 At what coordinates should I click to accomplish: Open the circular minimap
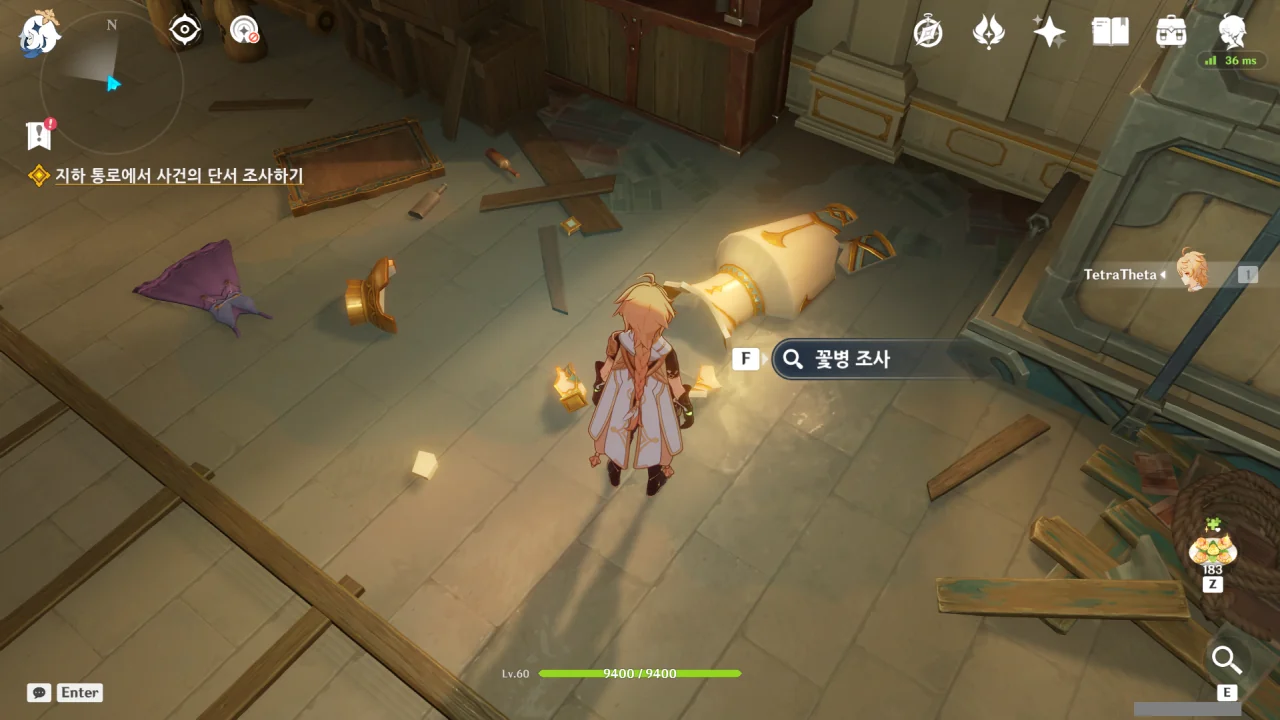click(110, 82)
